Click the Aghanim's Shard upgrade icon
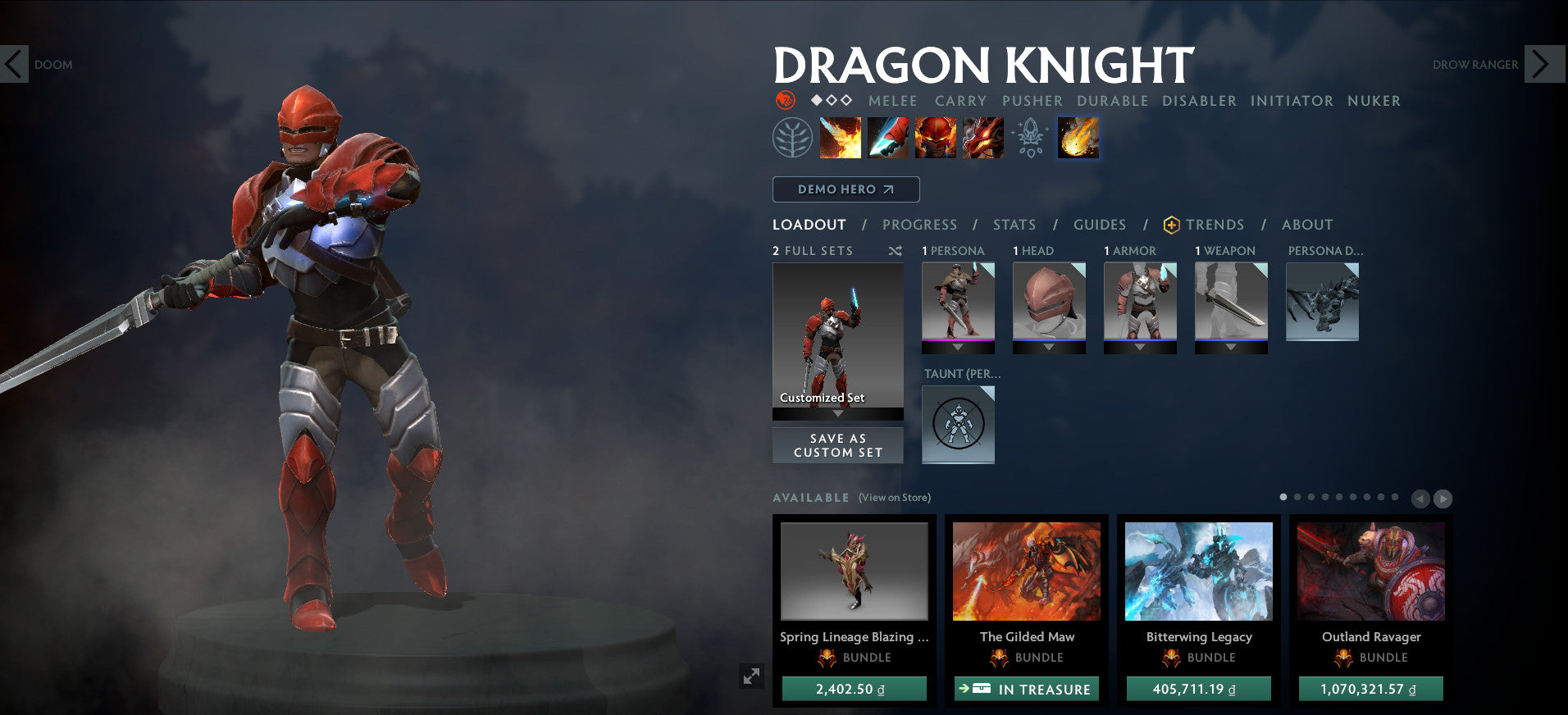 click(1028, 138)
